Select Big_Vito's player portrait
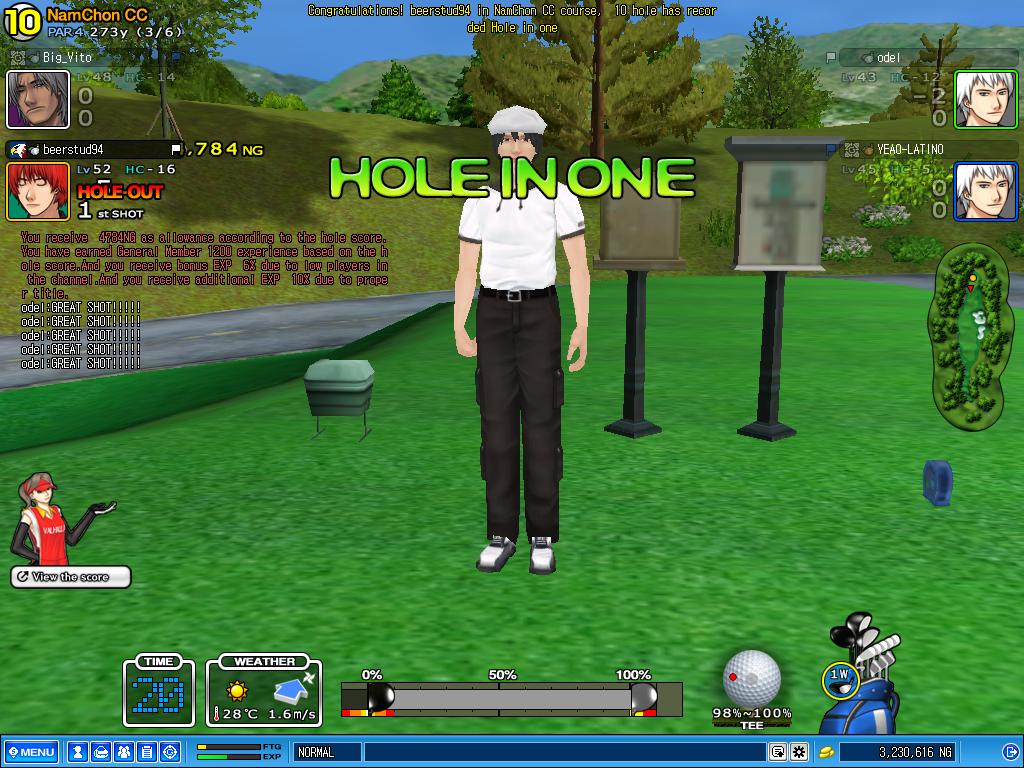 (x=38, y=99)
